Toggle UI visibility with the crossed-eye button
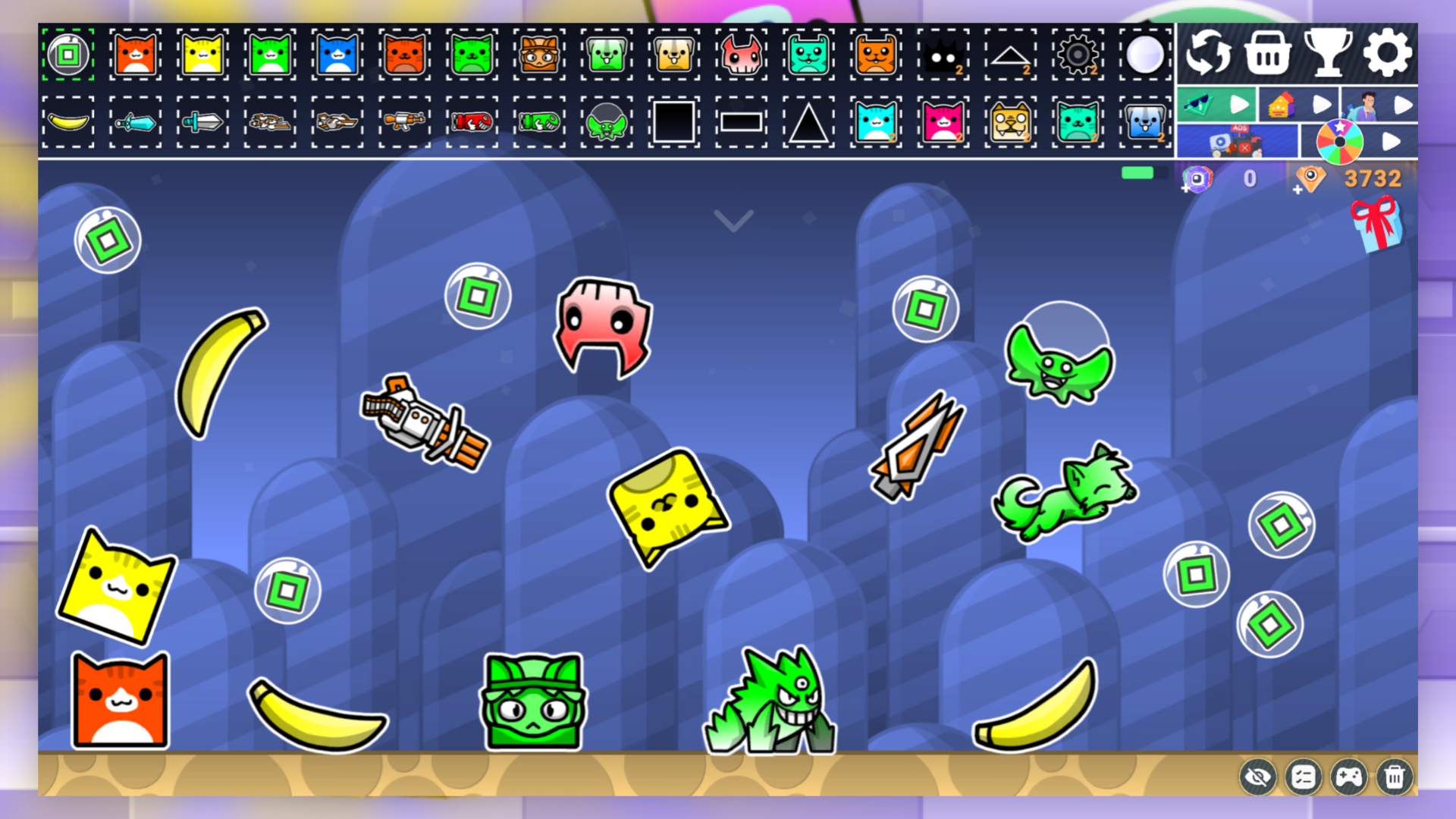Screen dimensions: 1456x819 (1260, 777)
